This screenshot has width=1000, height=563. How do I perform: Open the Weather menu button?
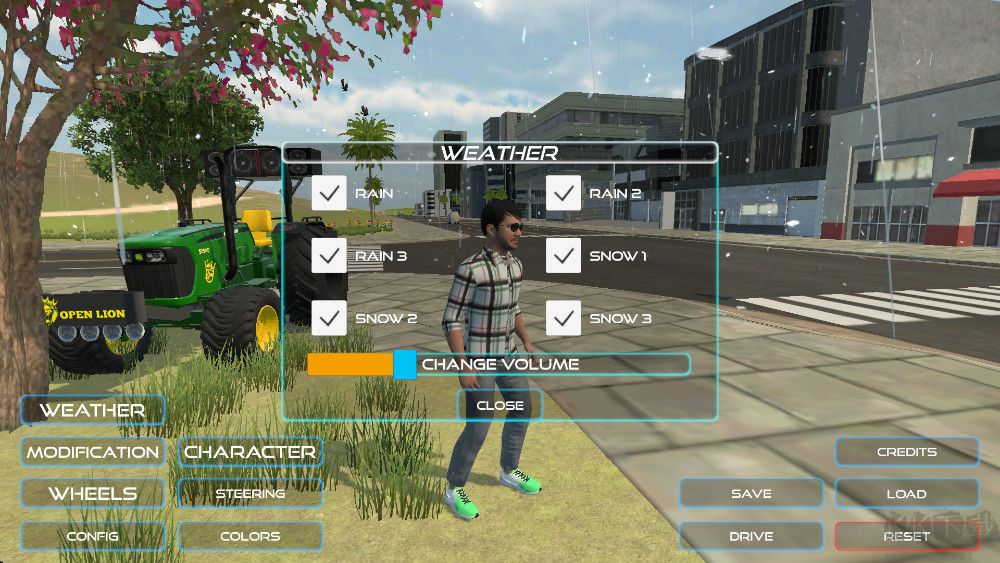(92, 410)
